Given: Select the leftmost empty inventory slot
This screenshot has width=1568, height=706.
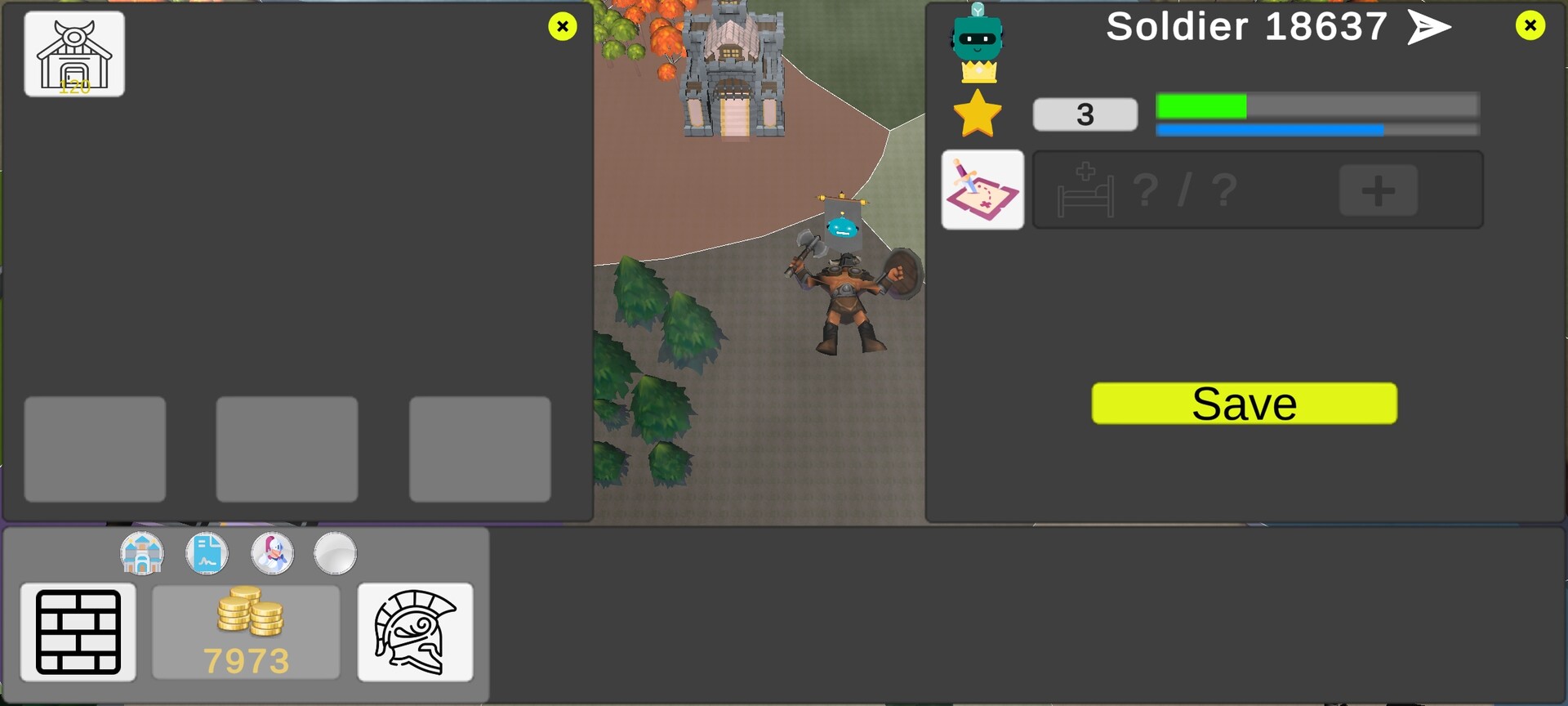Looking at the screenshot, I should [x=94, y=449].
